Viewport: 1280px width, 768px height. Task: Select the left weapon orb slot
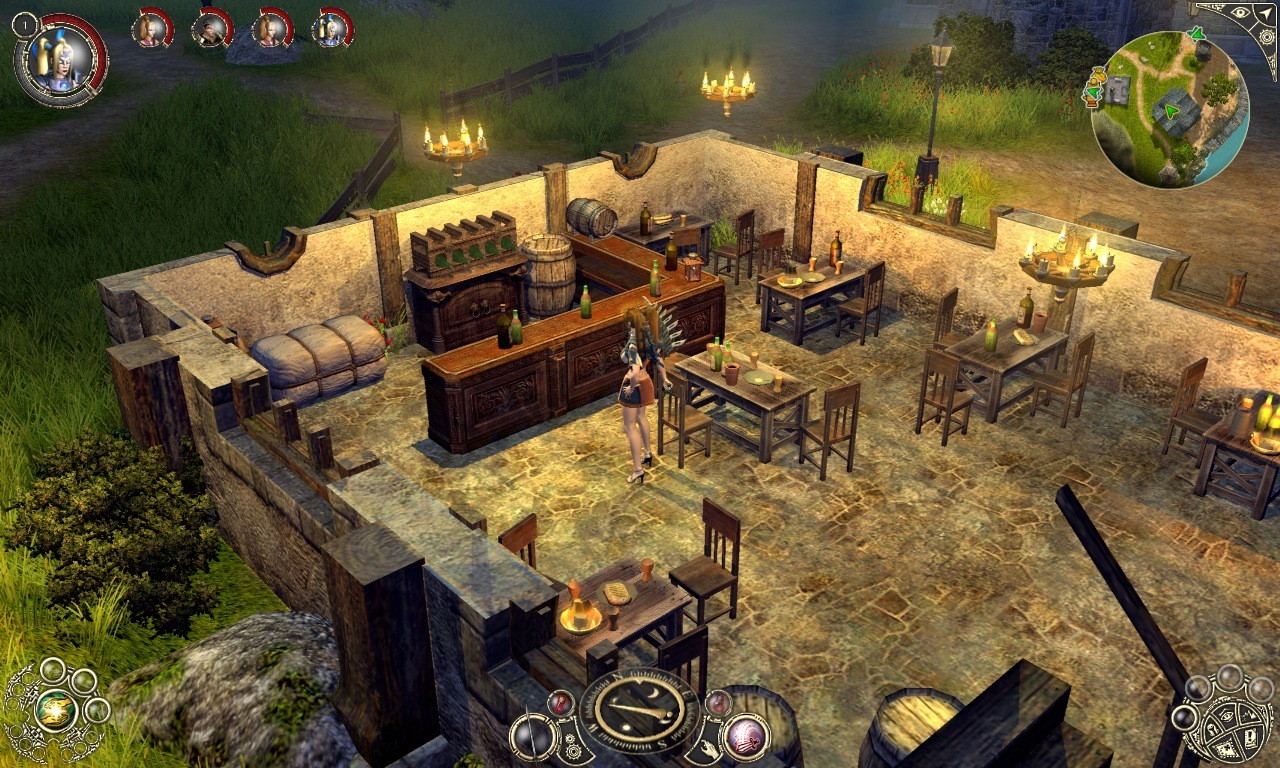(x=532, y=739)
